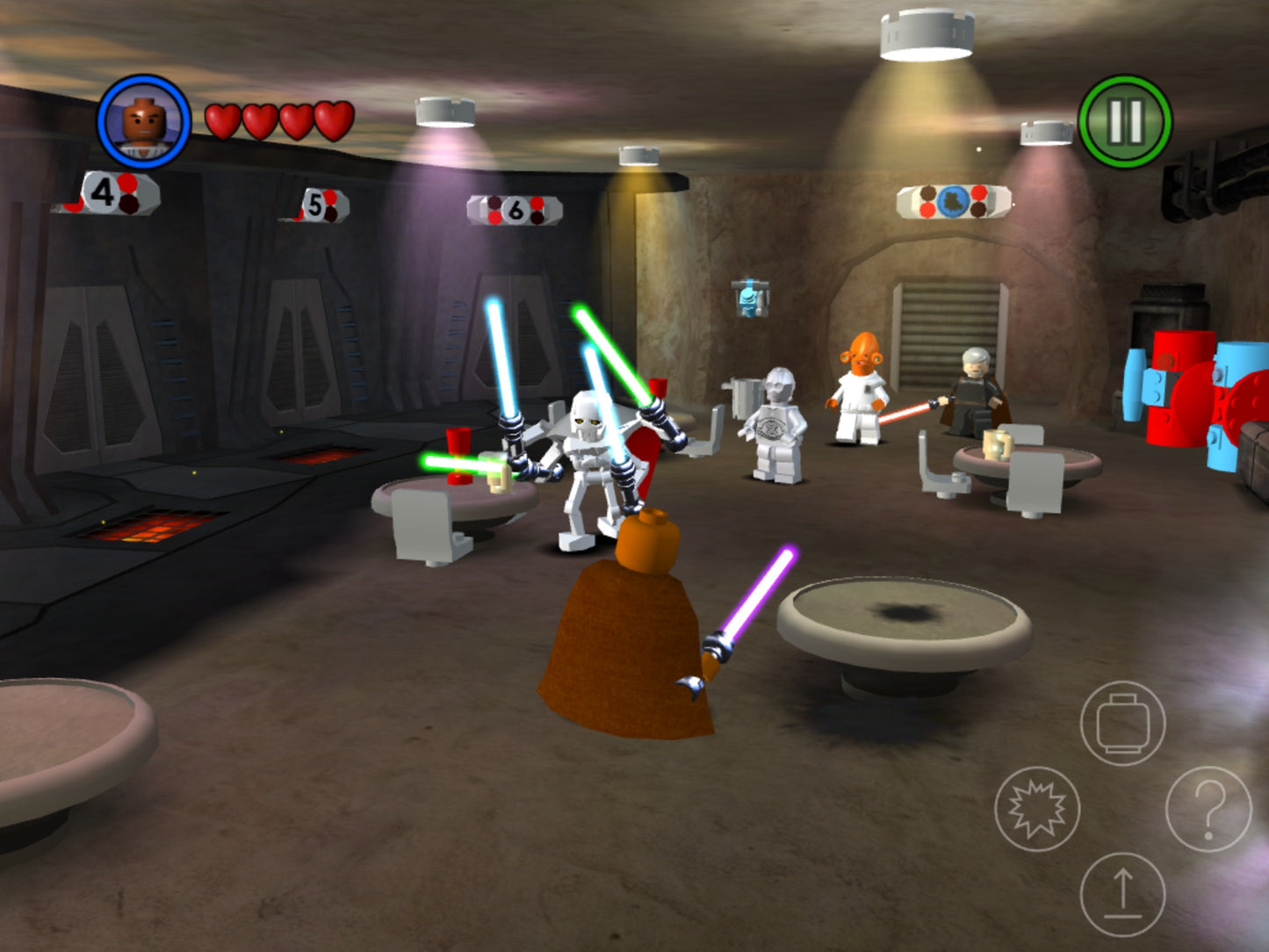1269x952 pixels.
Task: Click the marker above the rear door
Action: tap(951, 202)
